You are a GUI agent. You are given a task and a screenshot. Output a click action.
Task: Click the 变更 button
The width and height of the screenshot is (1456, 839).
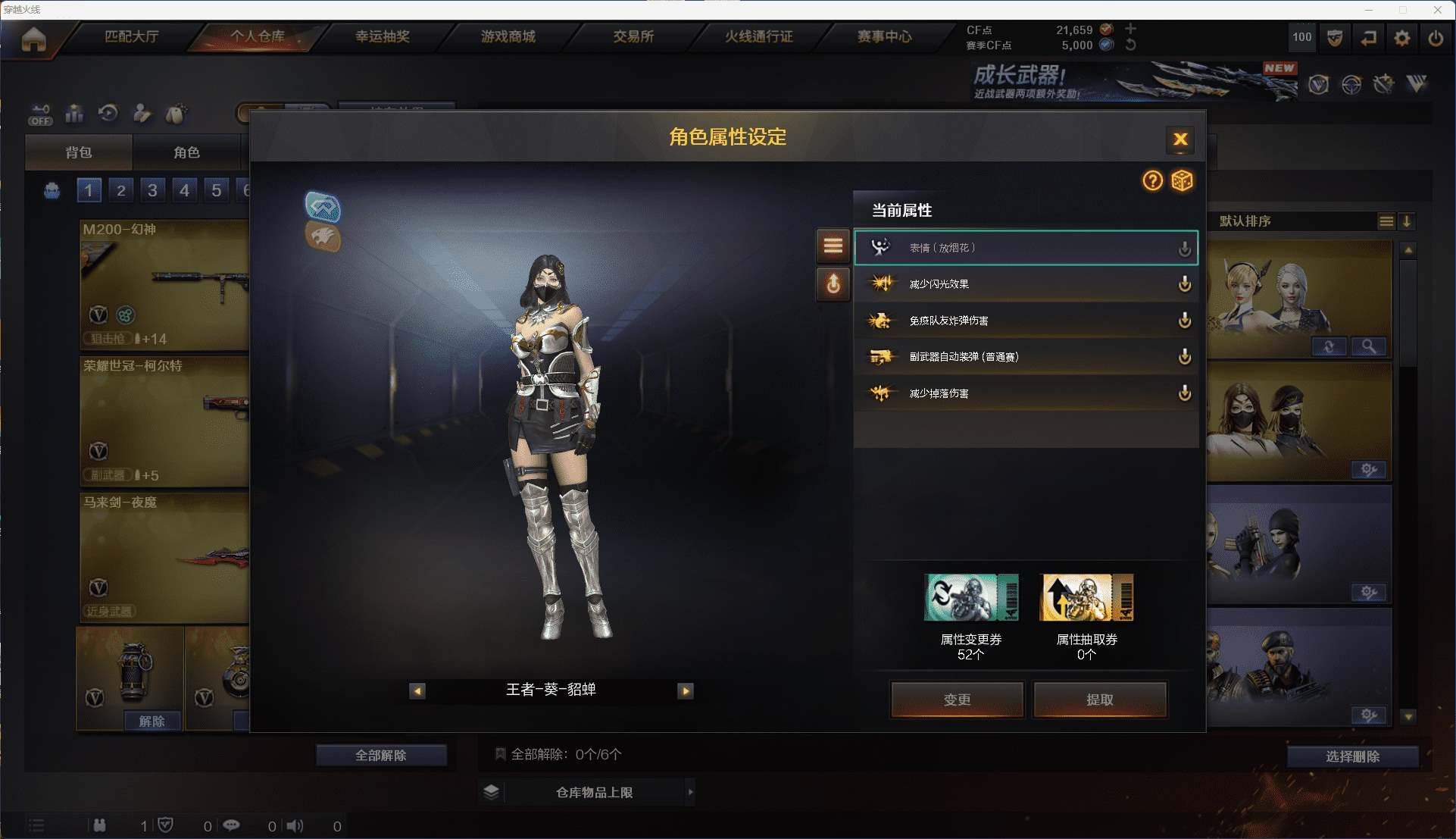click(957, 699)
